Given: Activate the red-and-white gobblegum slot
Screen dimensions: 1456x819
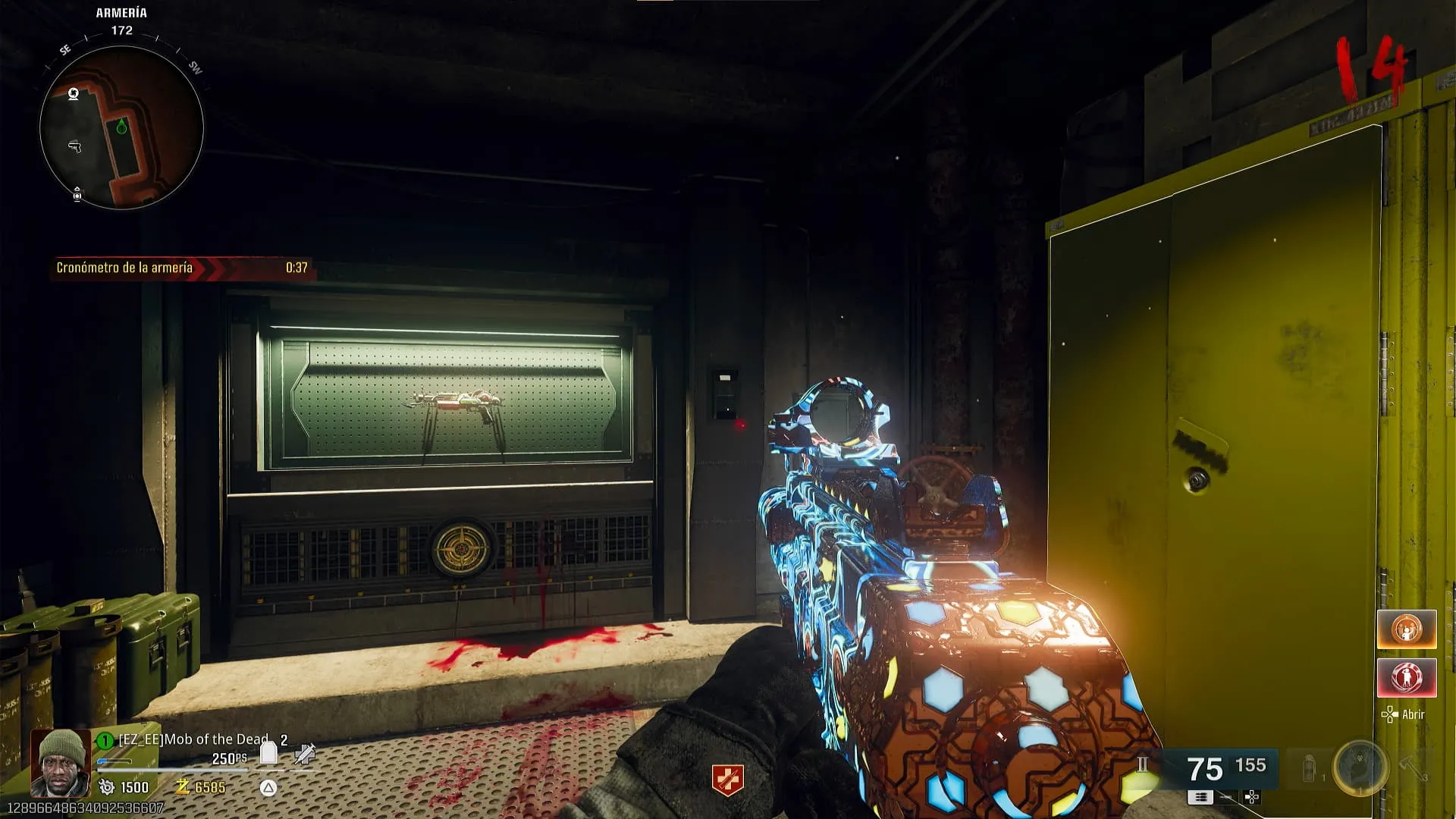Looking at the screenshot, I should click(x=1407, y=677).
